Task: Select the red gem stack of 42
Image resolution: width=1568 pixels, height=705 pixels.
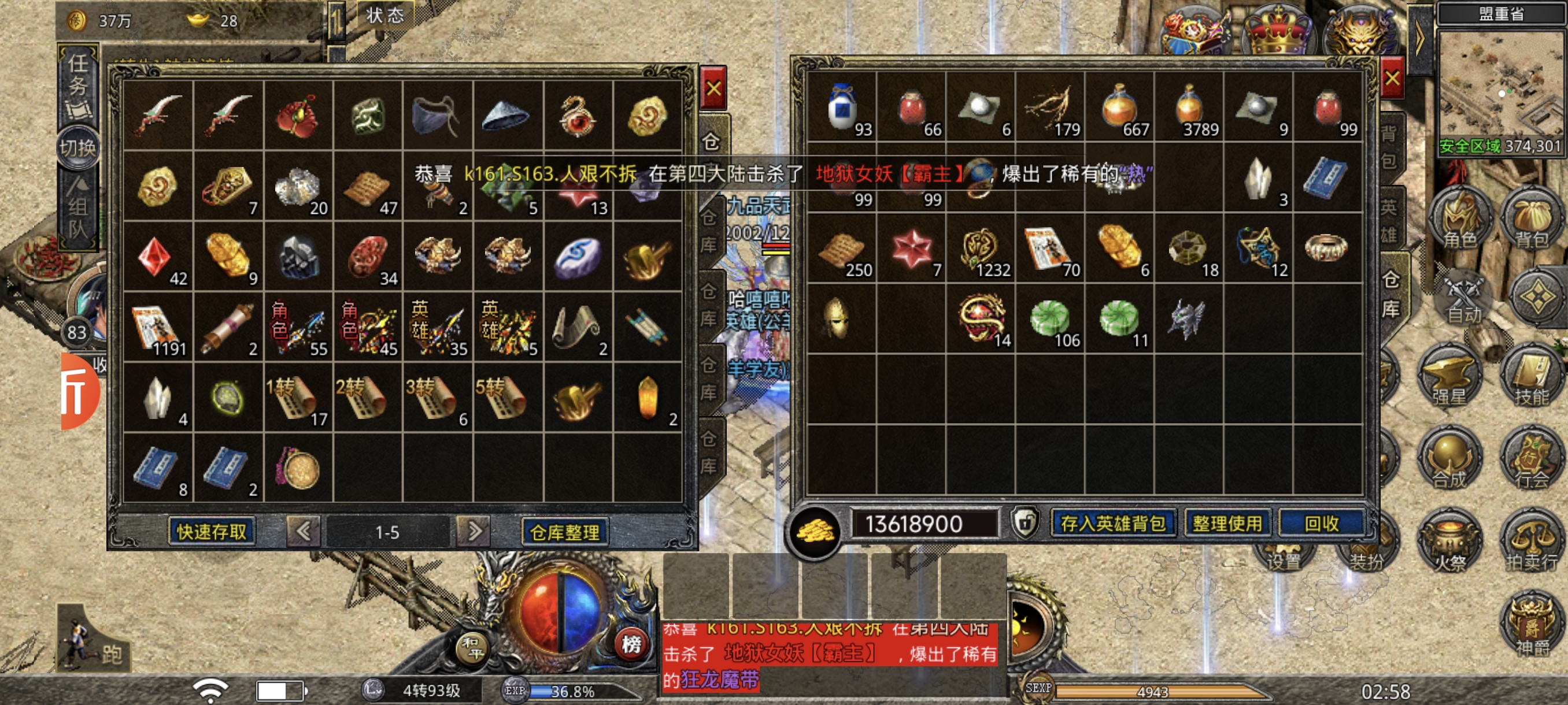Action: tap(158, 257)
